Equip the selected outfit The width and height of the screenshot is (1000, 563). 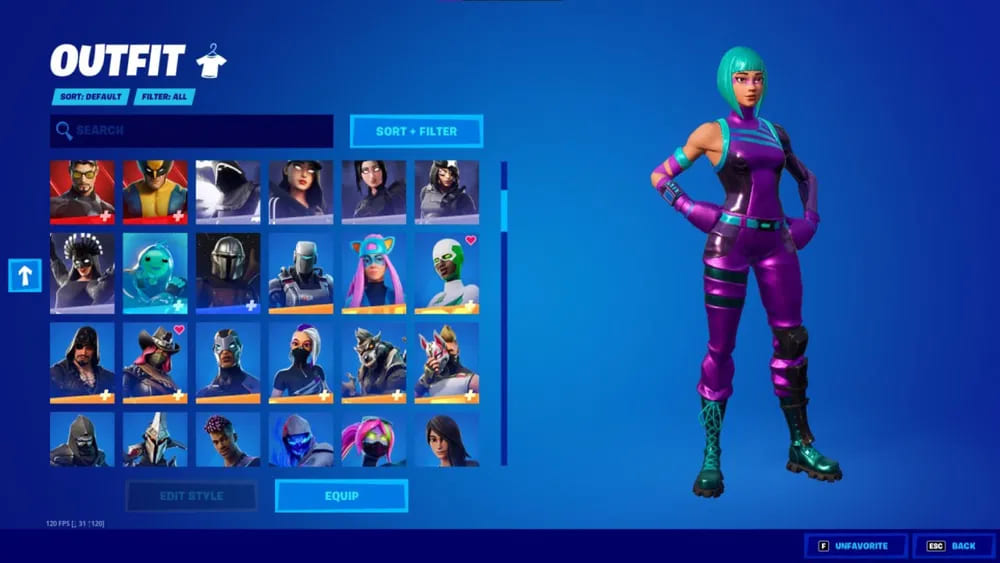341,495
